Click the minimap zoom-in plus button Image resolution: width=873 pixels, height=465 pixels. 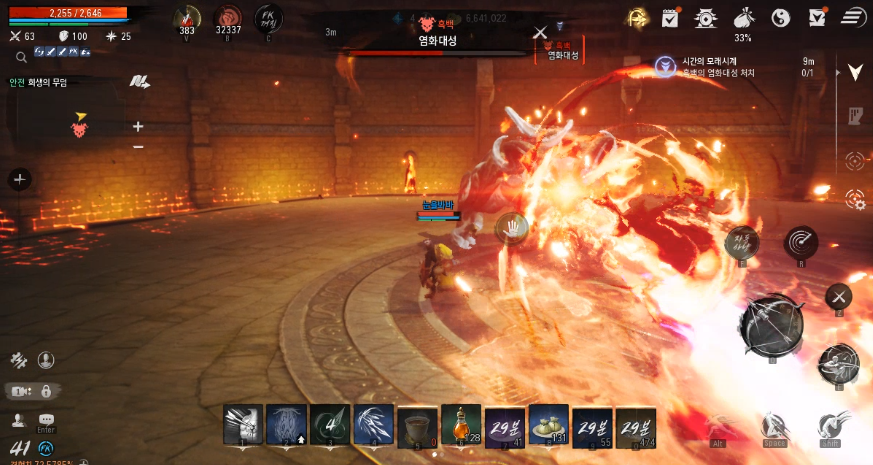[138, 126]
